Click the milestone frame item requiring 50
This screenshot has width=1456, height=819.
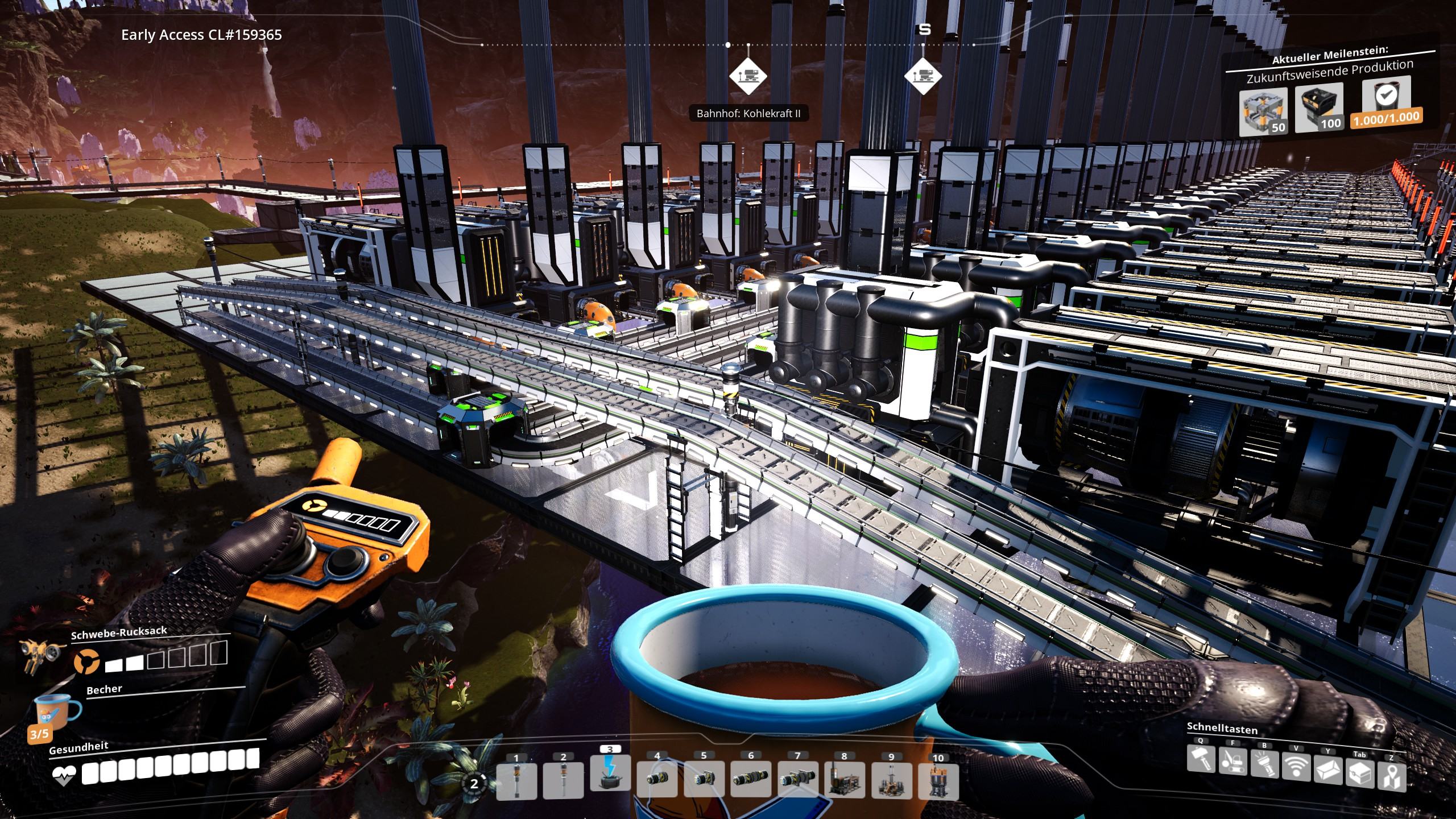pos(1263,111)
